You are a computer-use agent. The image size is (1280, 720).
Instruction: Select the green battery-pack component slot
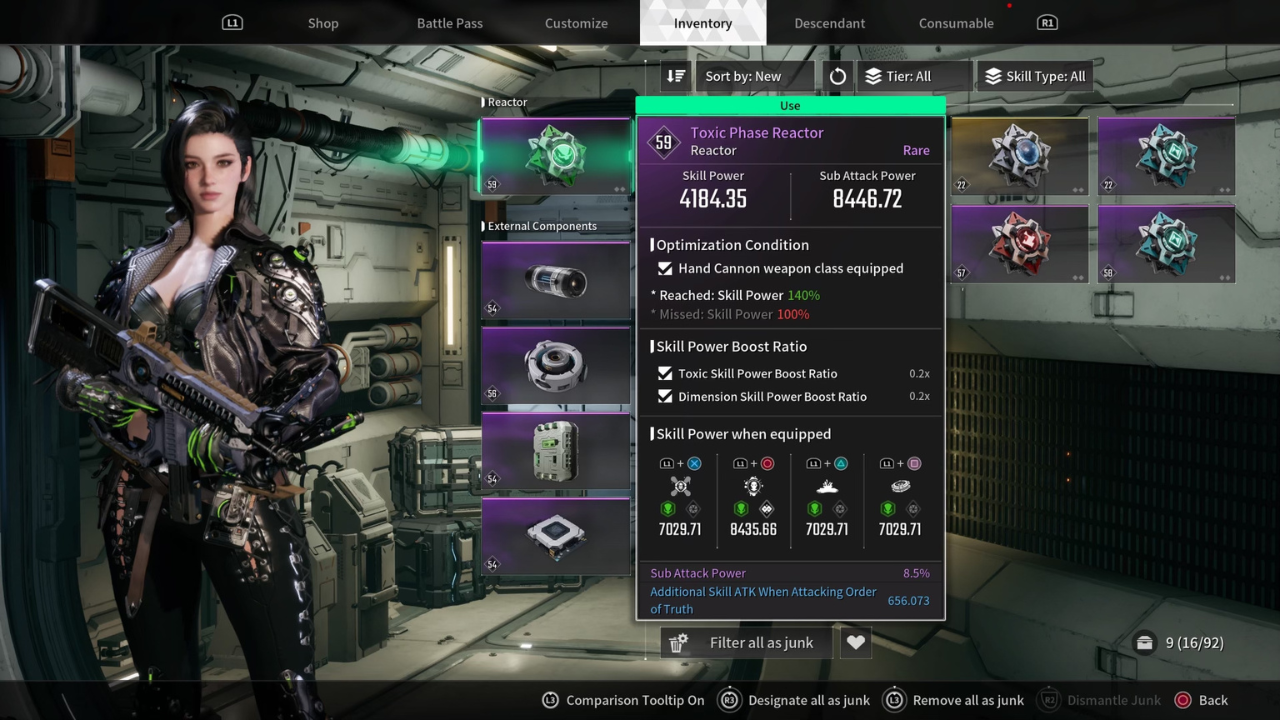[x=555, y=451]
